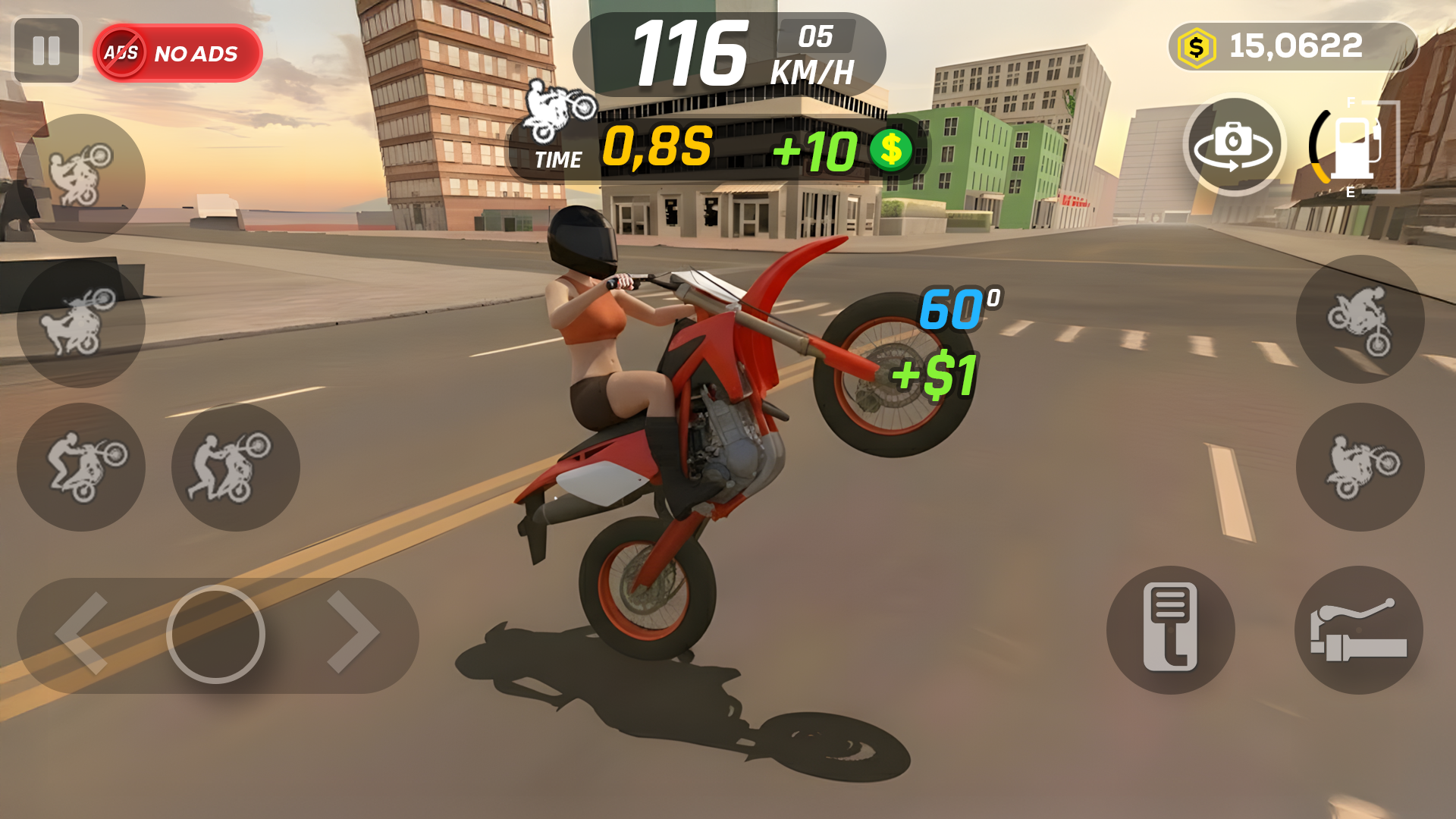Select the stunt with rider dragging behind bike
Screen dimensions: 1456x819
pos(81,324)
